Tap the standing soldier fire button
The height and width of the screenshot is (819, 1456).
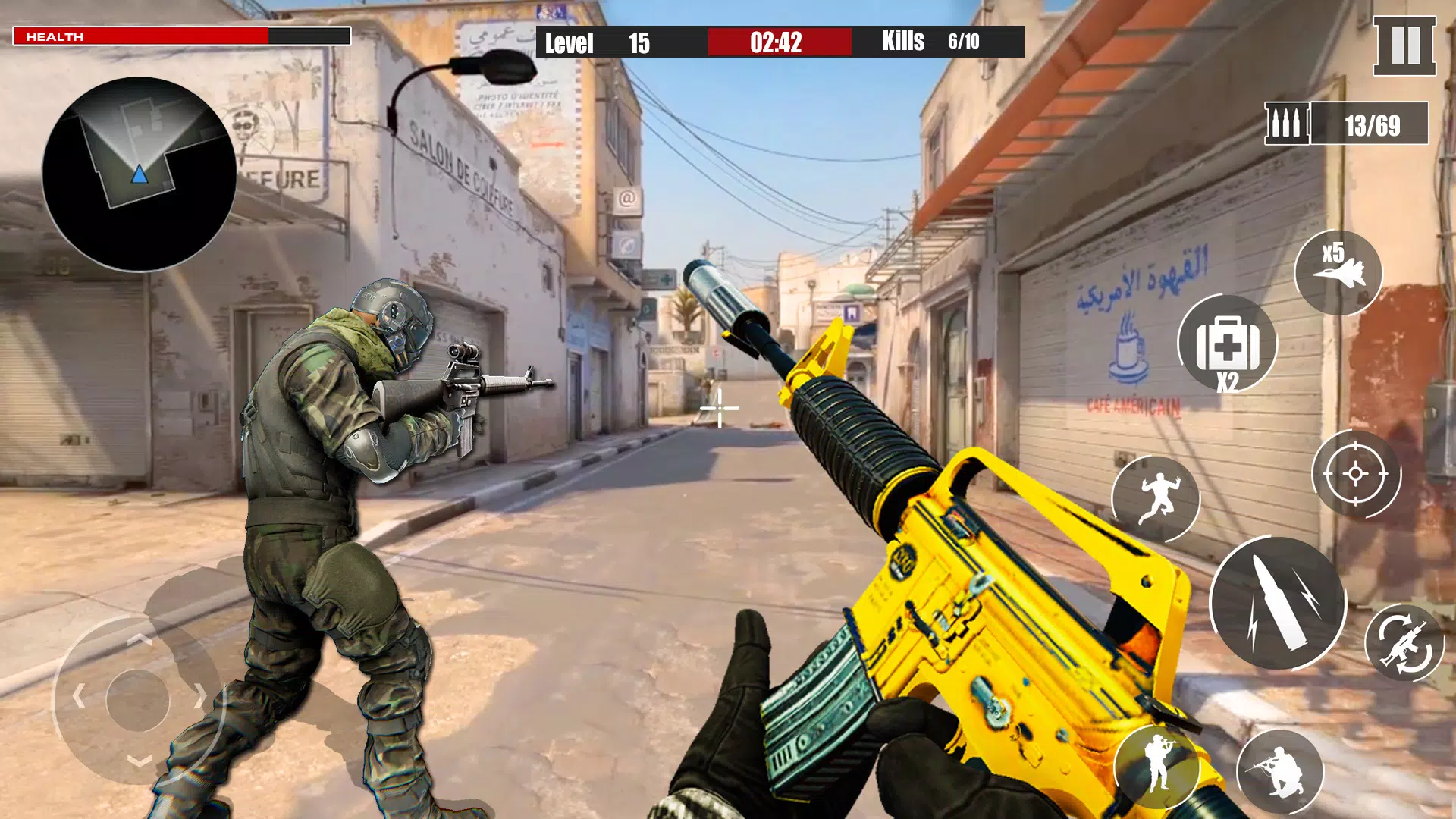(1159, 766)
